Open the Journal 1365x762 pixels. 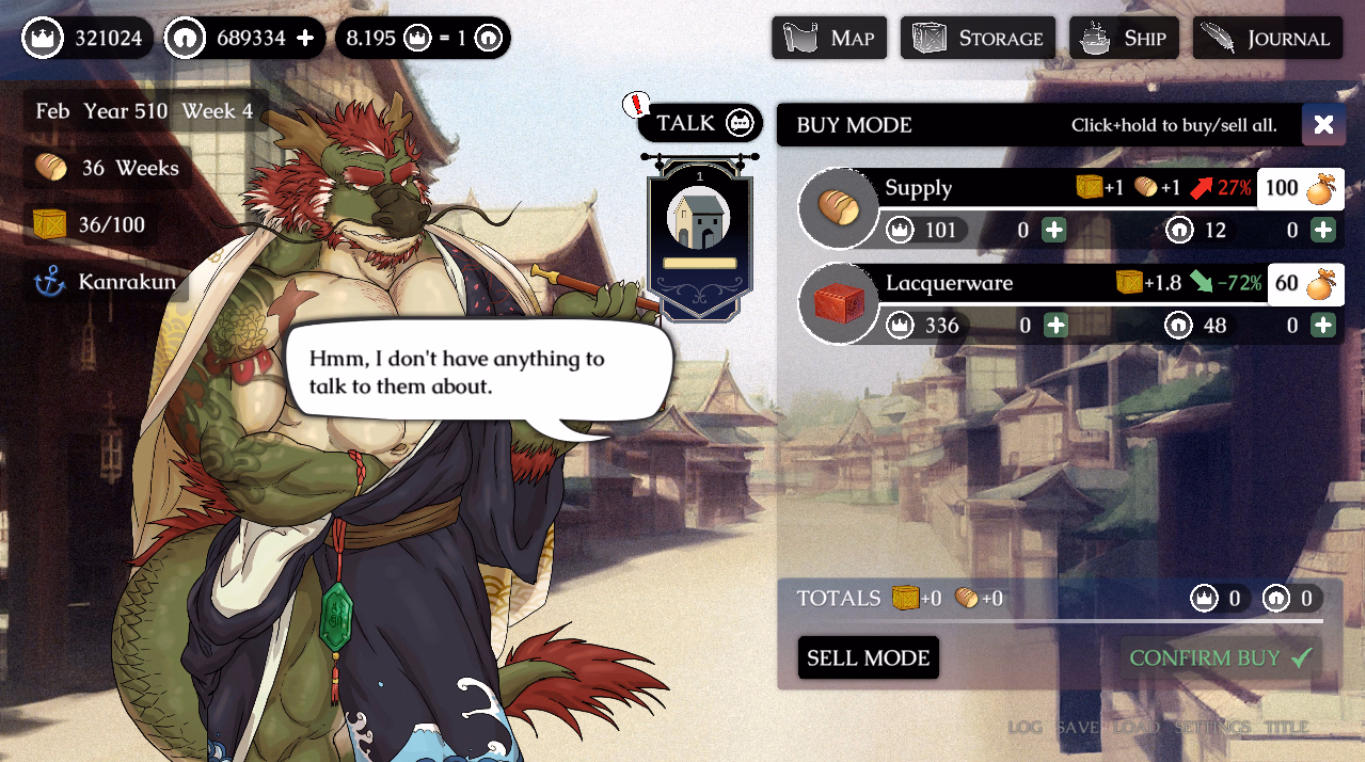[1267, 38]
